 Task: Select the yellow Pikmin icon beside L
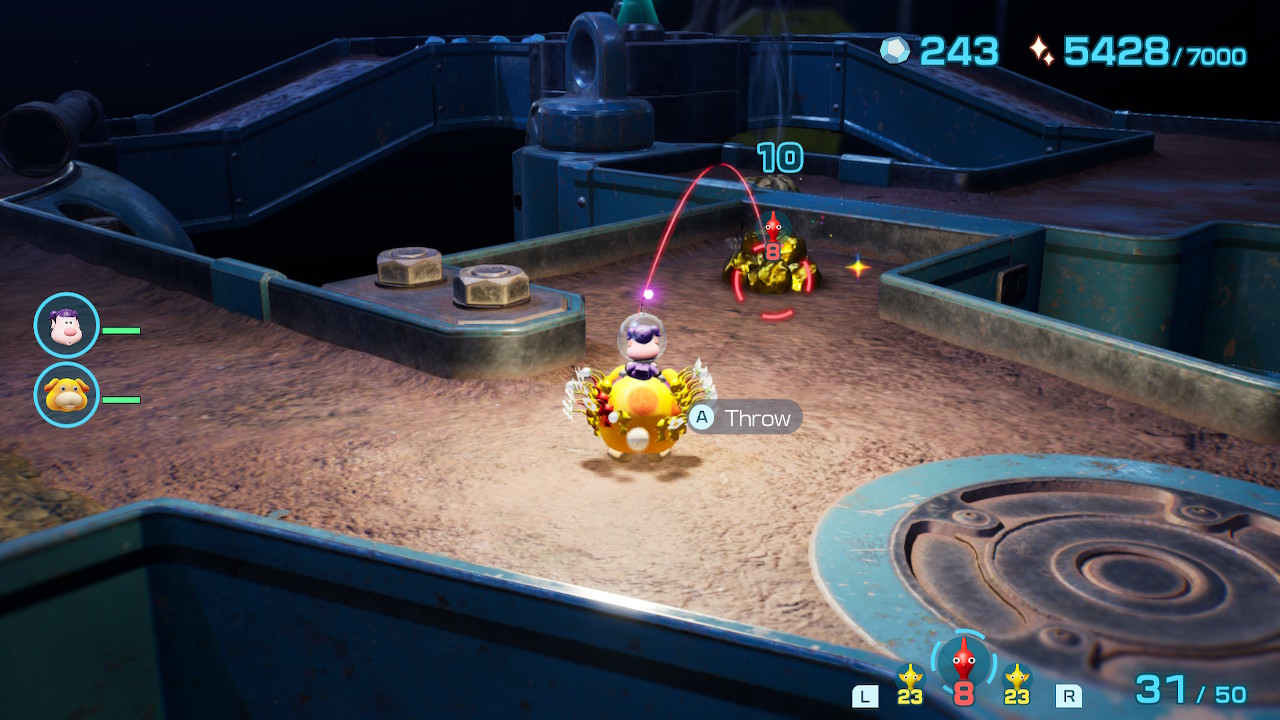910,677
